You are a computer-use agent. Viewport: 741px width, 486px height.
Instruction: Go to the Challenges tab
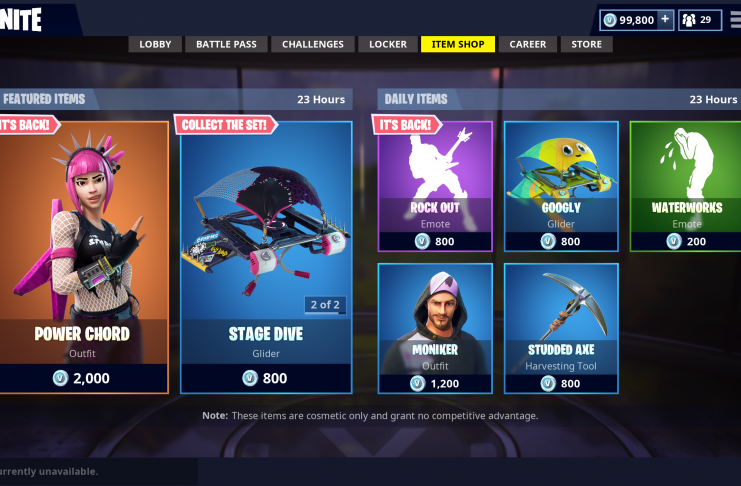(312, 44)
